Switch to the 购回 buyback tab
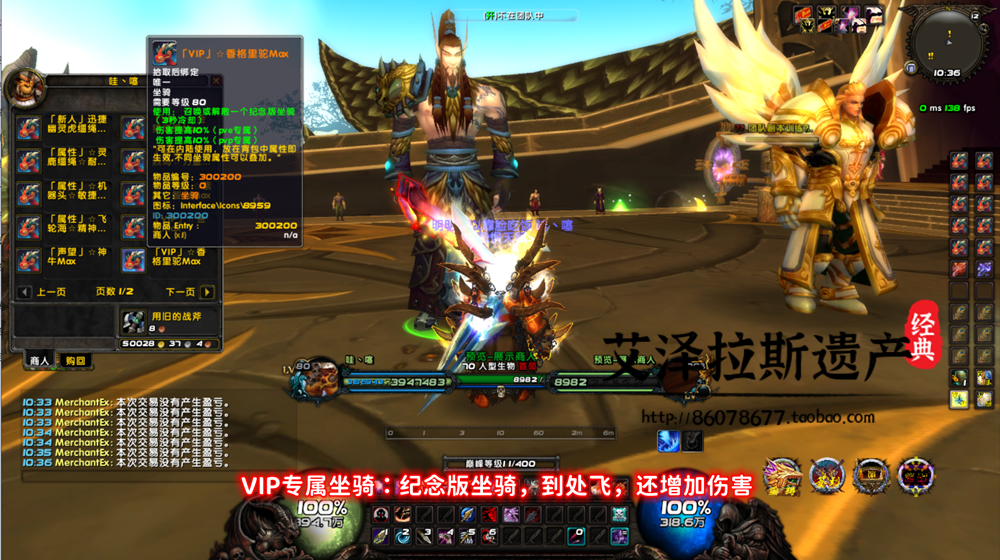This screenshot has width=1000, height=560. point(75,360)
